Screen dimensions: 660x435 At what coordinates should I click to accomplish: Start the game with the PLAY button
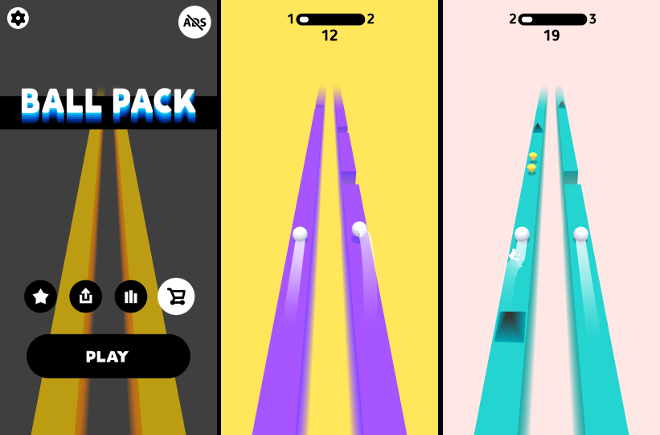pos(108,356)
